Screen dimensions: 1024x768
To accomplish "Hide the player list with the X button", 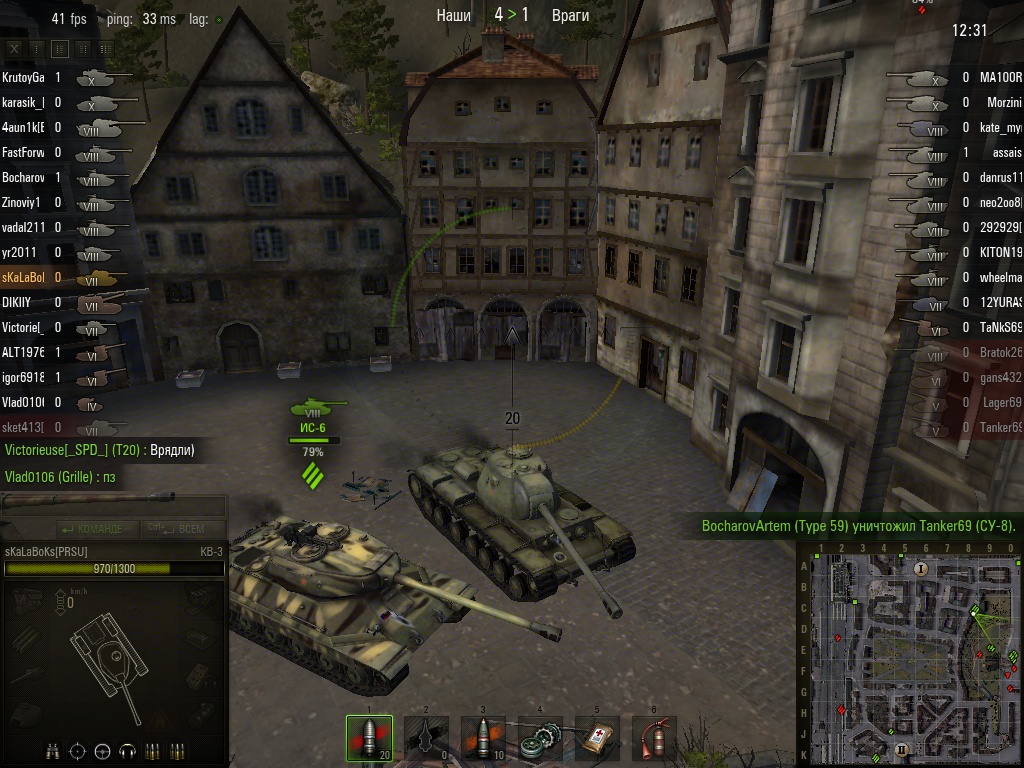I will coord(13,48).
